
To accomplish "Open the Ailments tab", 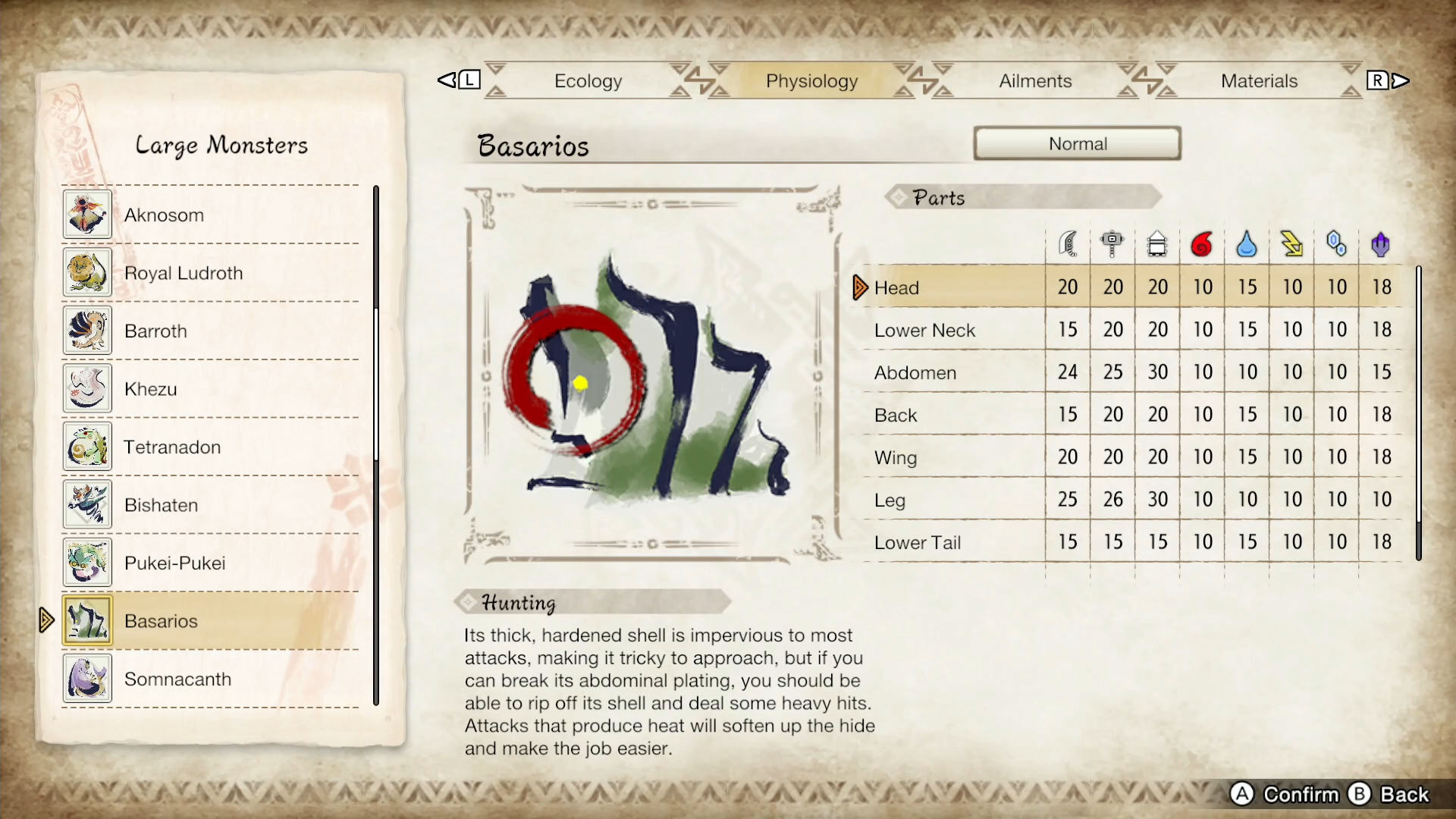I will (x=1035, y=81).
